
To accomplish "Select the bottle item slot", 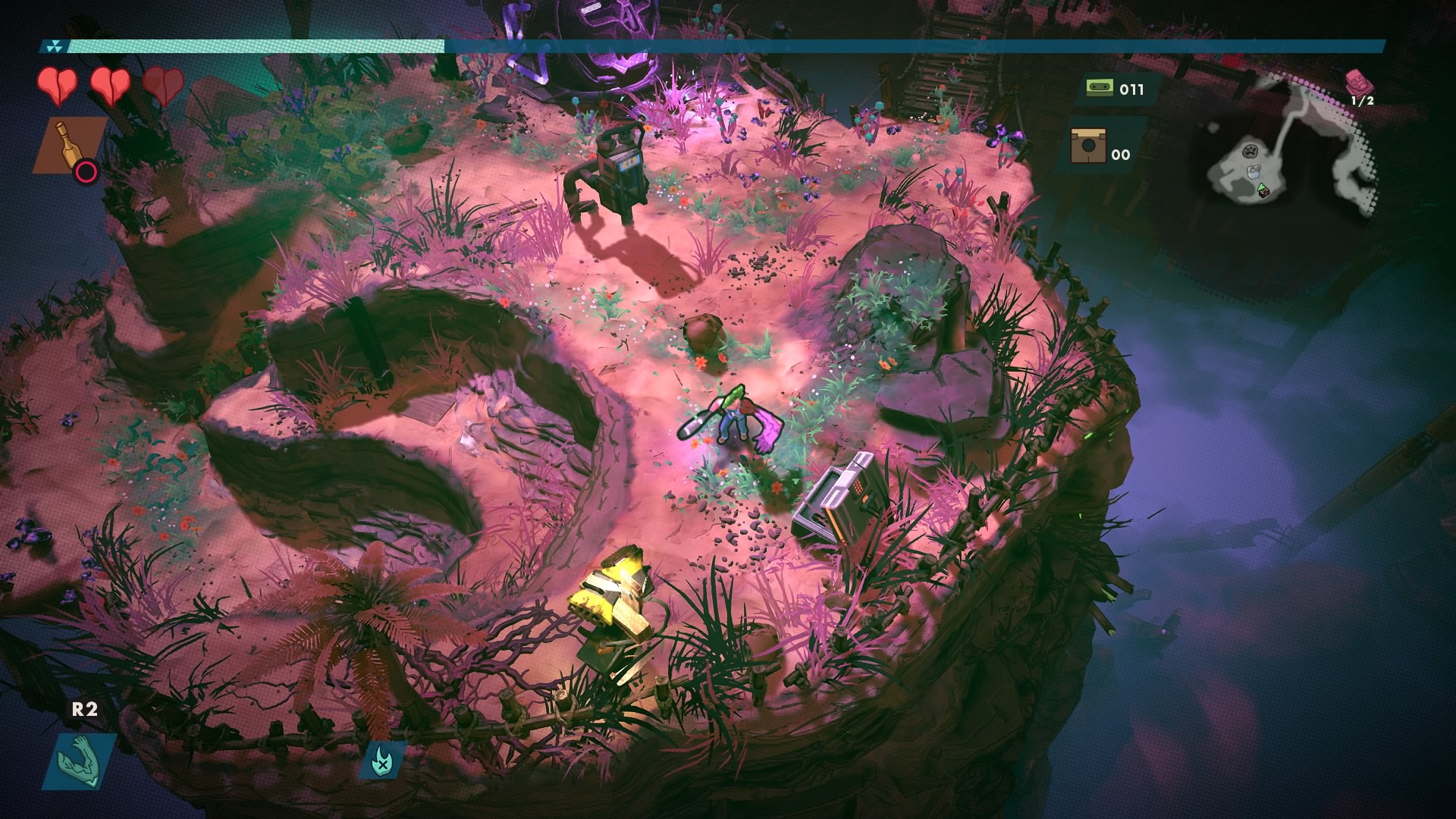I will 70,146.
